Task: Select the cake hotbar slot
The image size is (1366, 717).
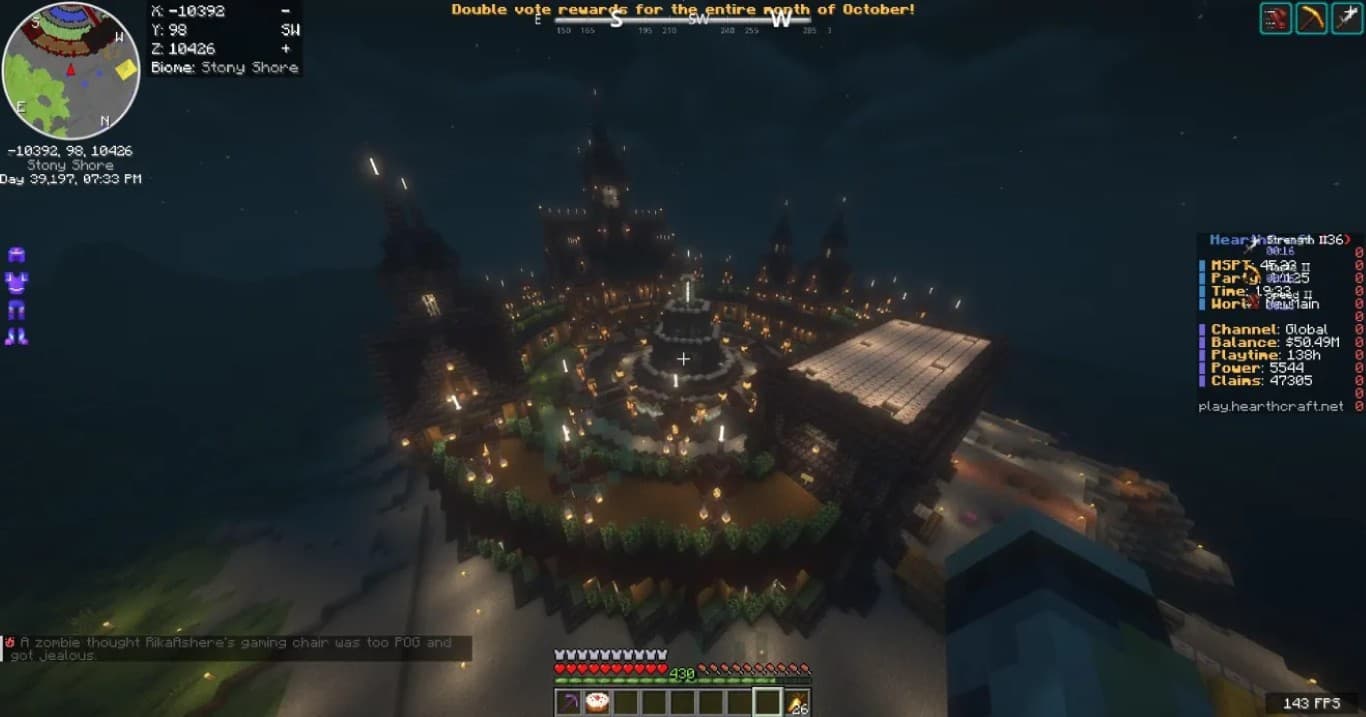Action: point(597,702)
